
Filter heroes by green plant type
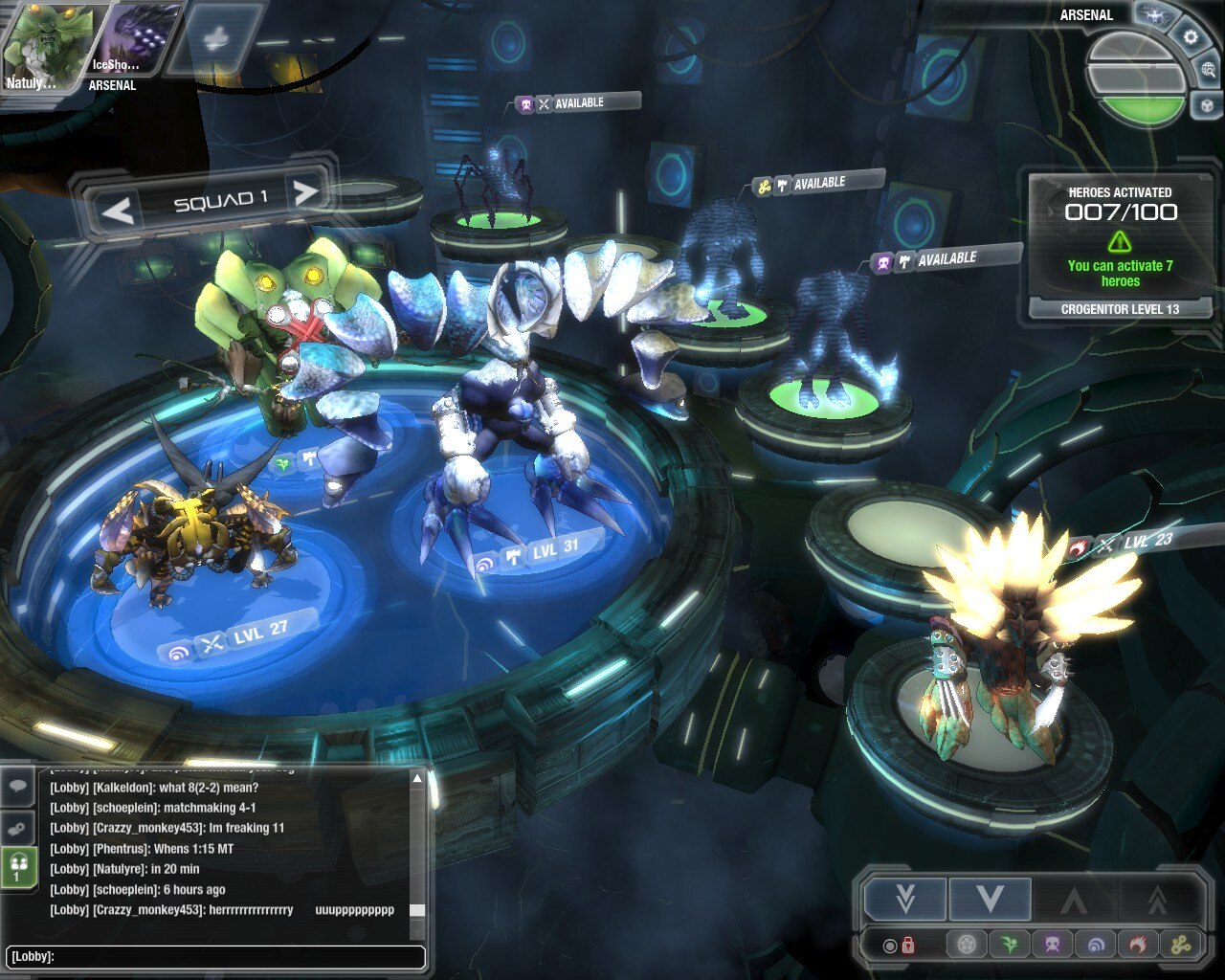(1010, 946)
